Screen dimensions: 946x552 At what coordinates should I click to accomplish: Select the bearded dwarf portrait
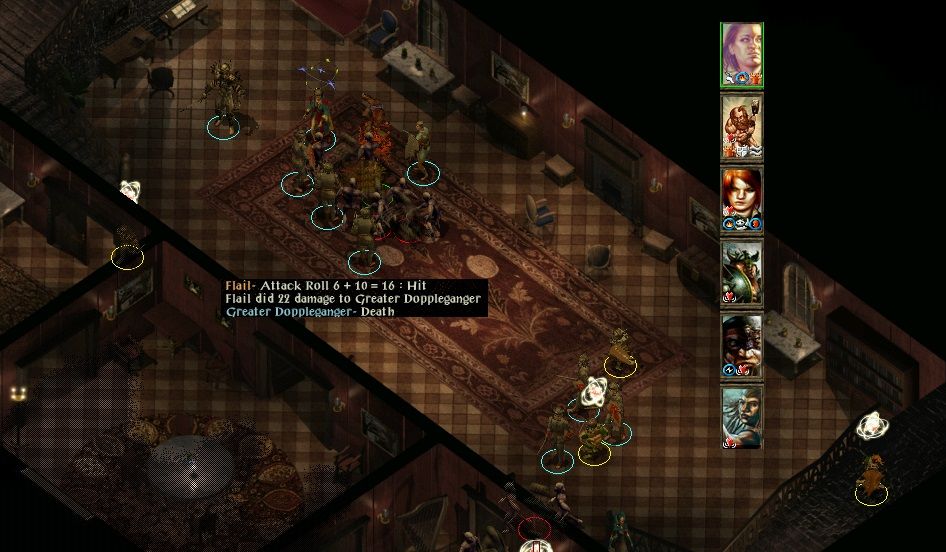(742, 127)
